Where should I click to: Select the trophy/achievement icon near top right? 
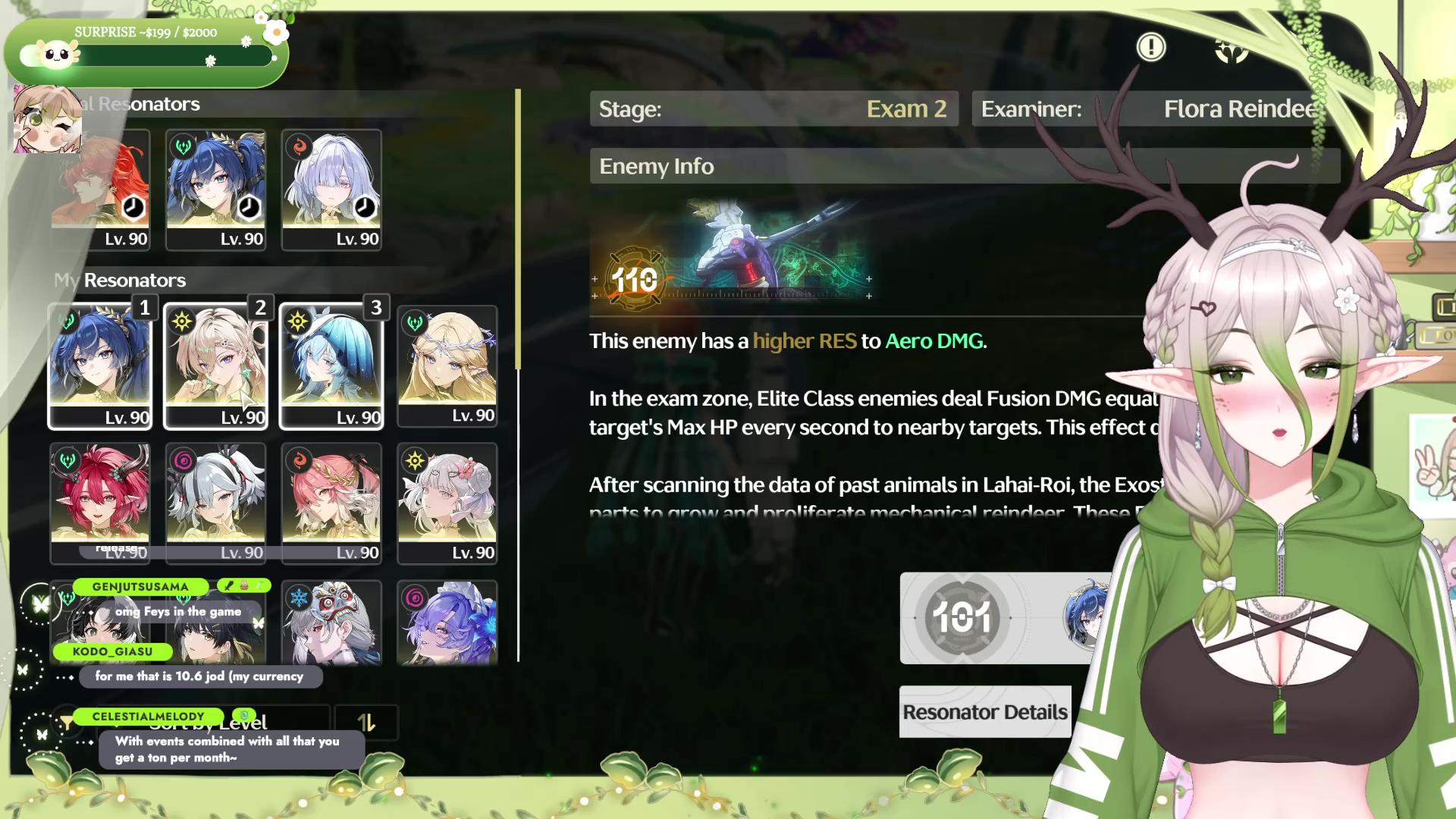(1231, 52)
